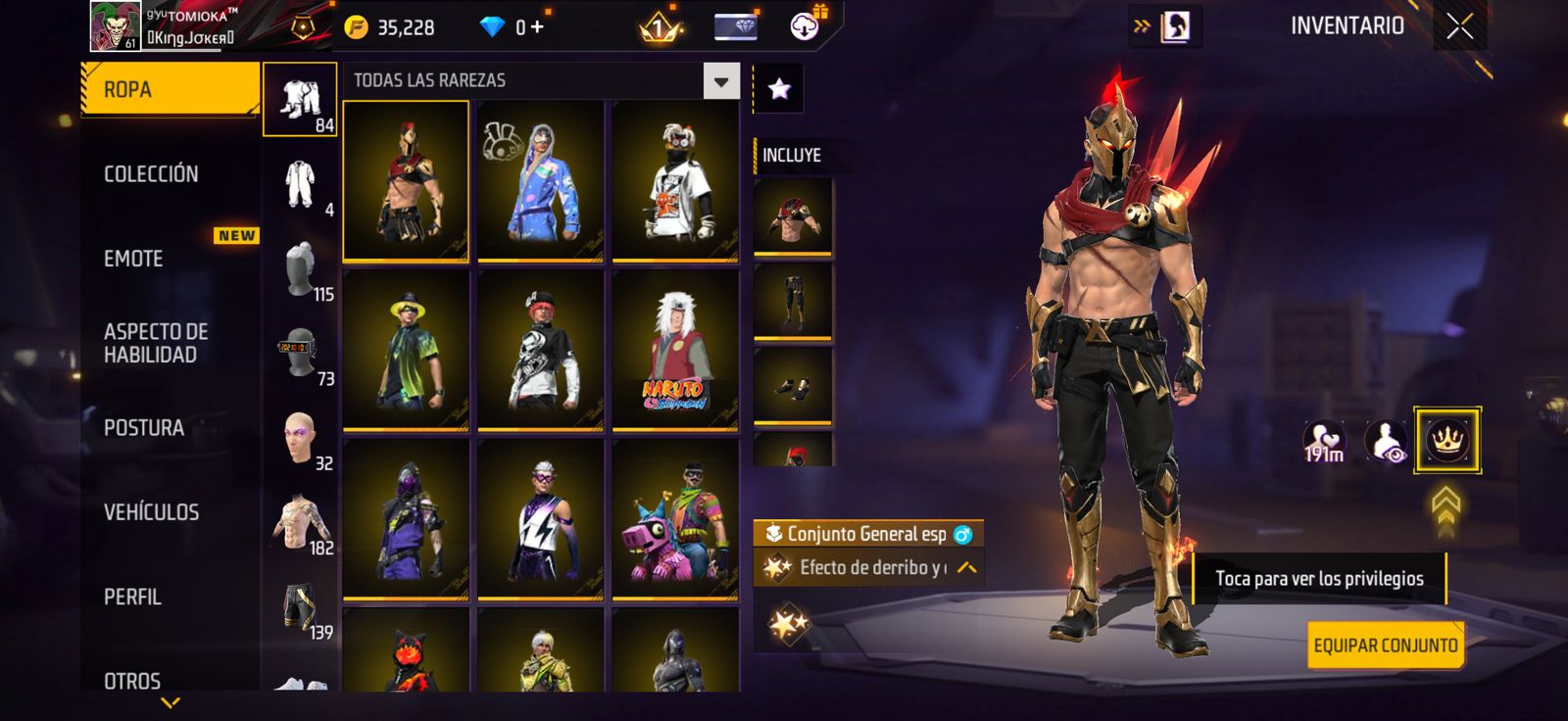Expand the Efecto de derribo details
Screen dimensions: 1568x721
pos(966,568)
